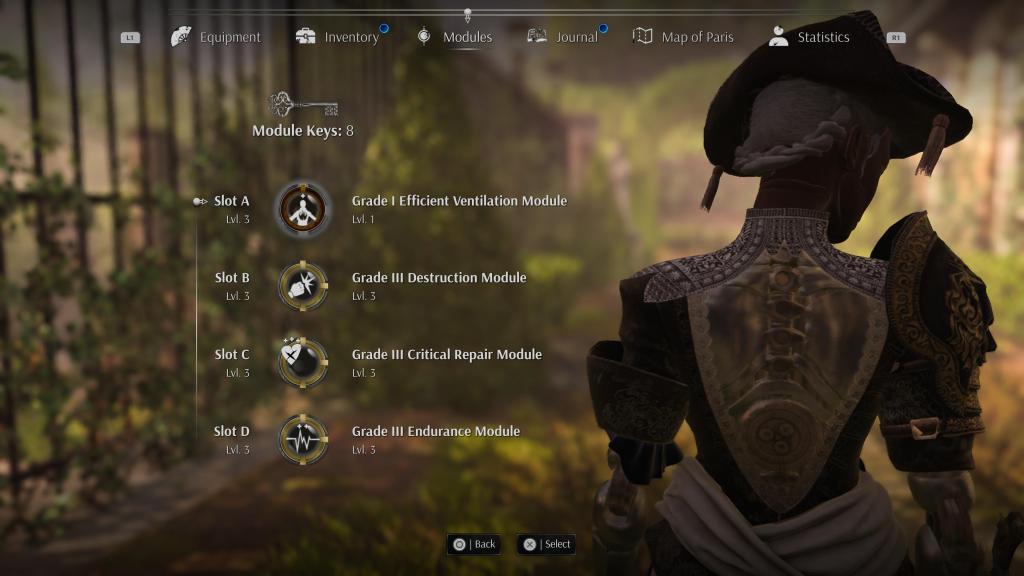The width and height of the screenshot is (1024, 576).
Task: Switch to the Statistics tab
Action: click(809, 37)
